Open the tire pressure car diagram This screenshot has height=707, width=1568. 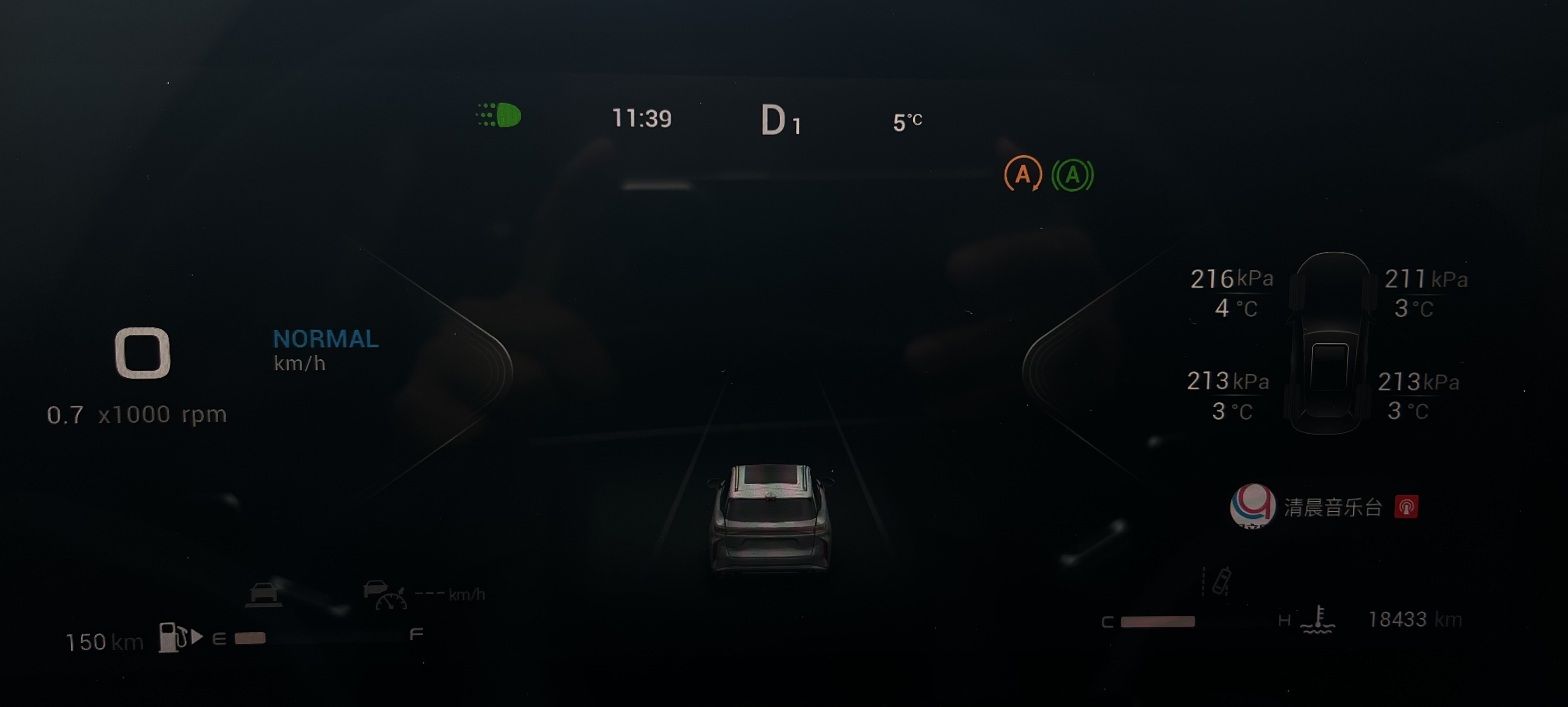coord(1330,344)
